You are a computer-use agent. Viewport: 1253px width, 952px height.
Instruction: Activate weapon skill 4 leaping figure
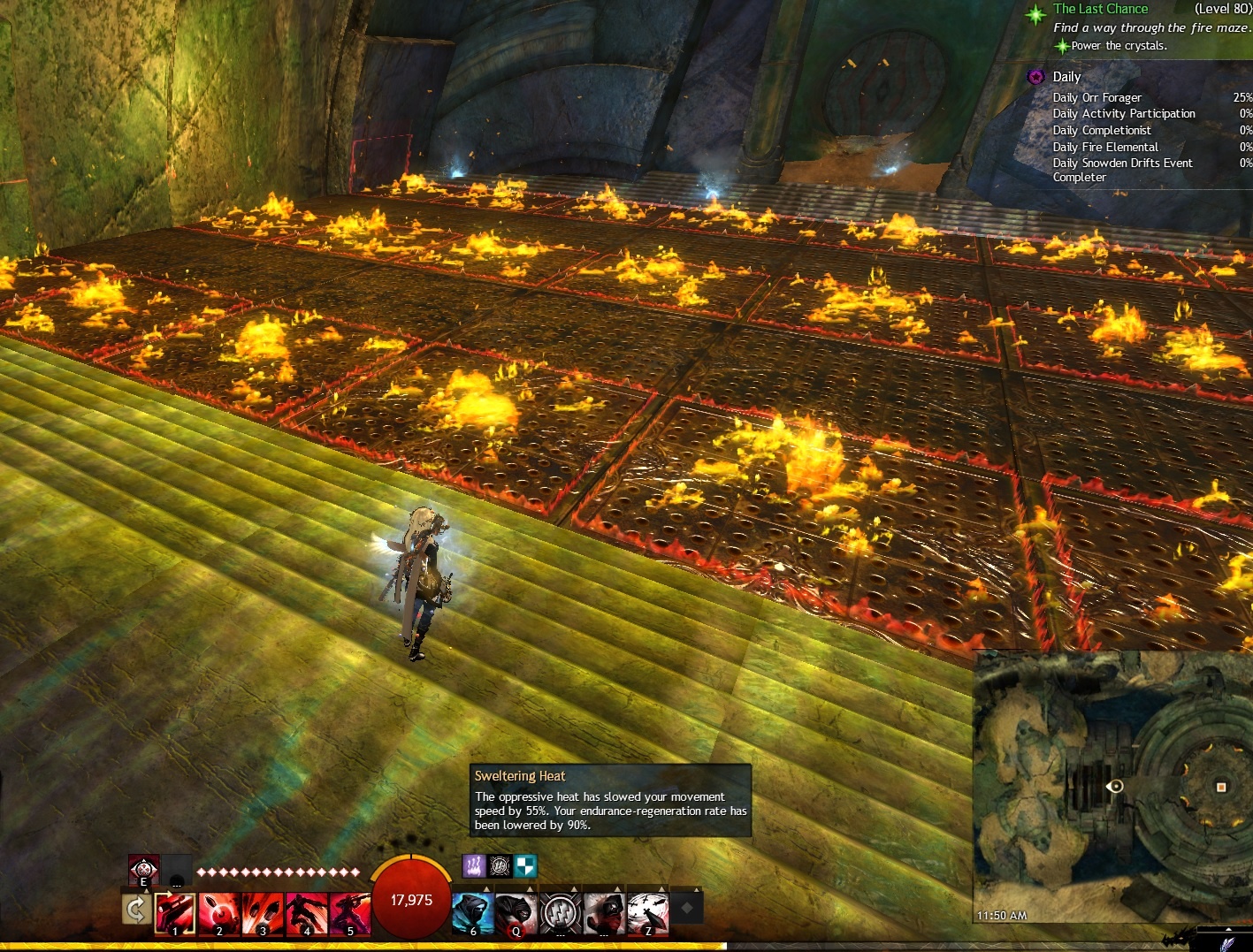(x=306, y=912)
